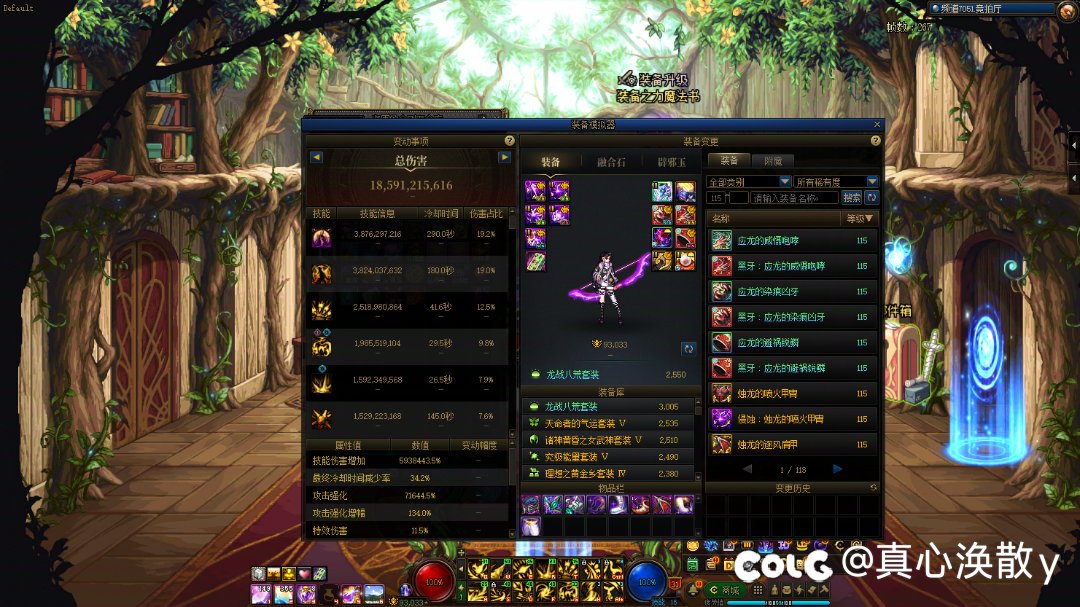
Task: Open the 辟邪玉 tab
Action: (x=671, y=162)
